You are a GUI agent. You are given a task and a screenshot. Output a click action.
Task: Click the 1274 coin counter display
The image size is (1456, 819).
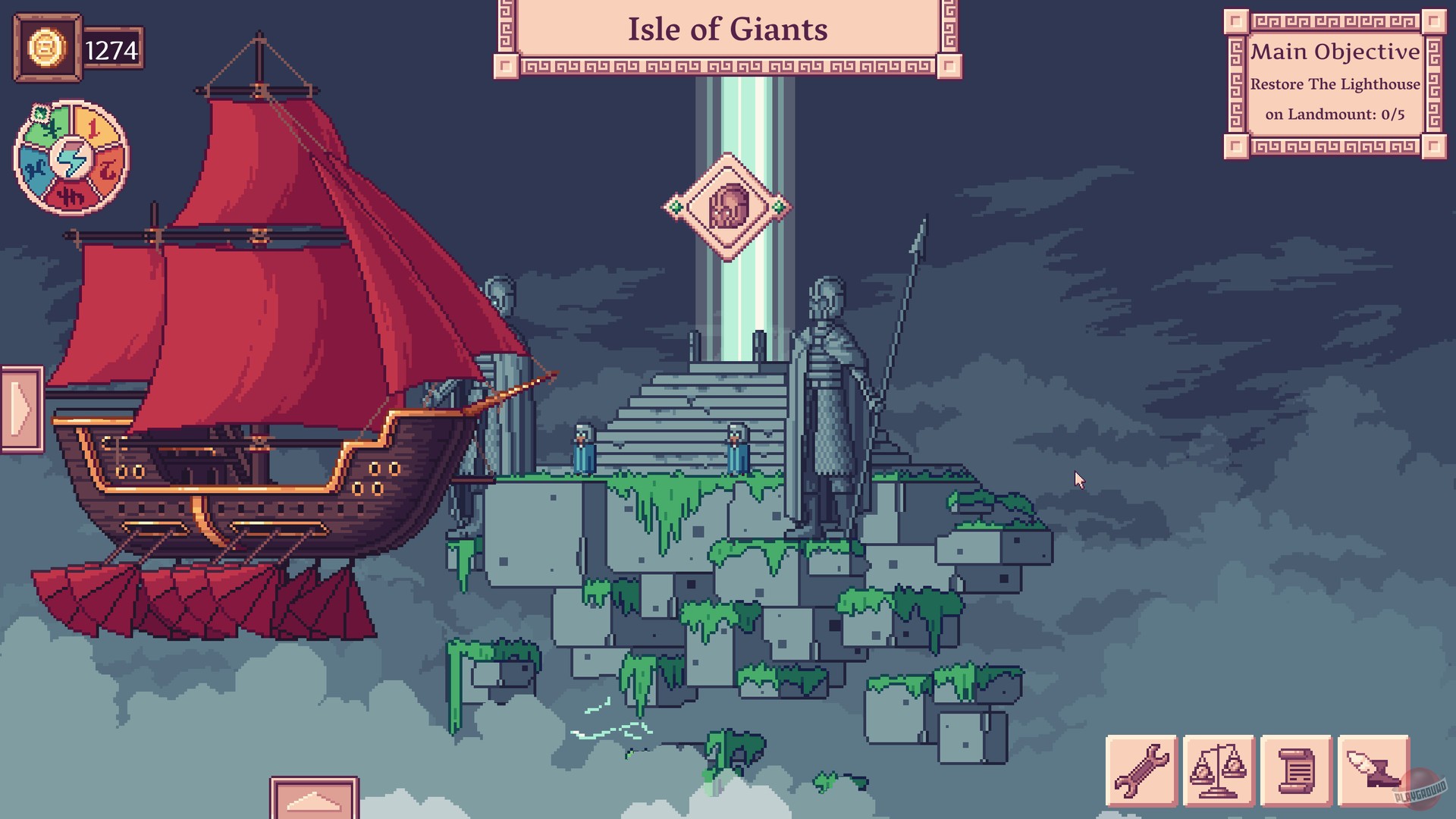pyautogui.click(x=110, y=50)
